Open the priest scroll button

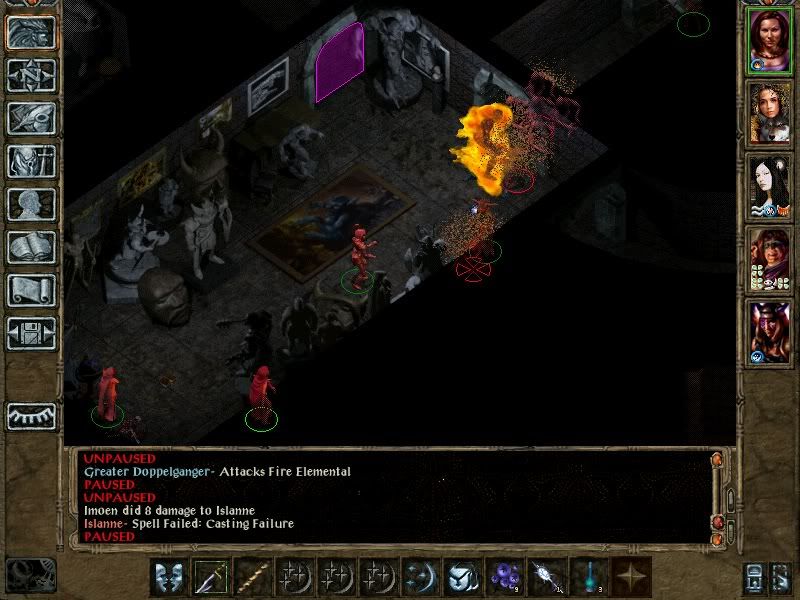click(31, 290)
